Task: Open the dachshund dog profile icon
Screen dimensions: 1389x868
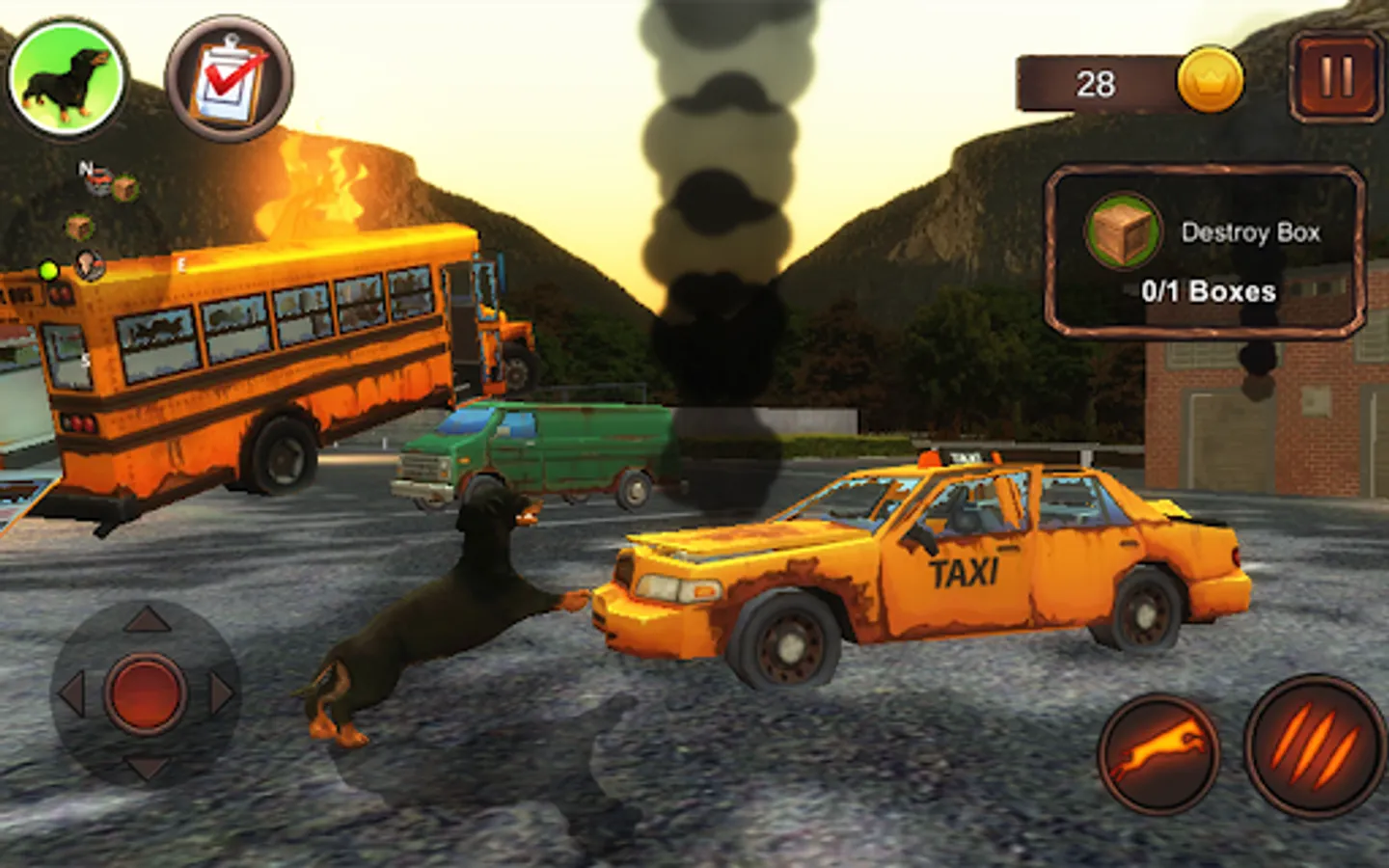Action: (67, 78)
